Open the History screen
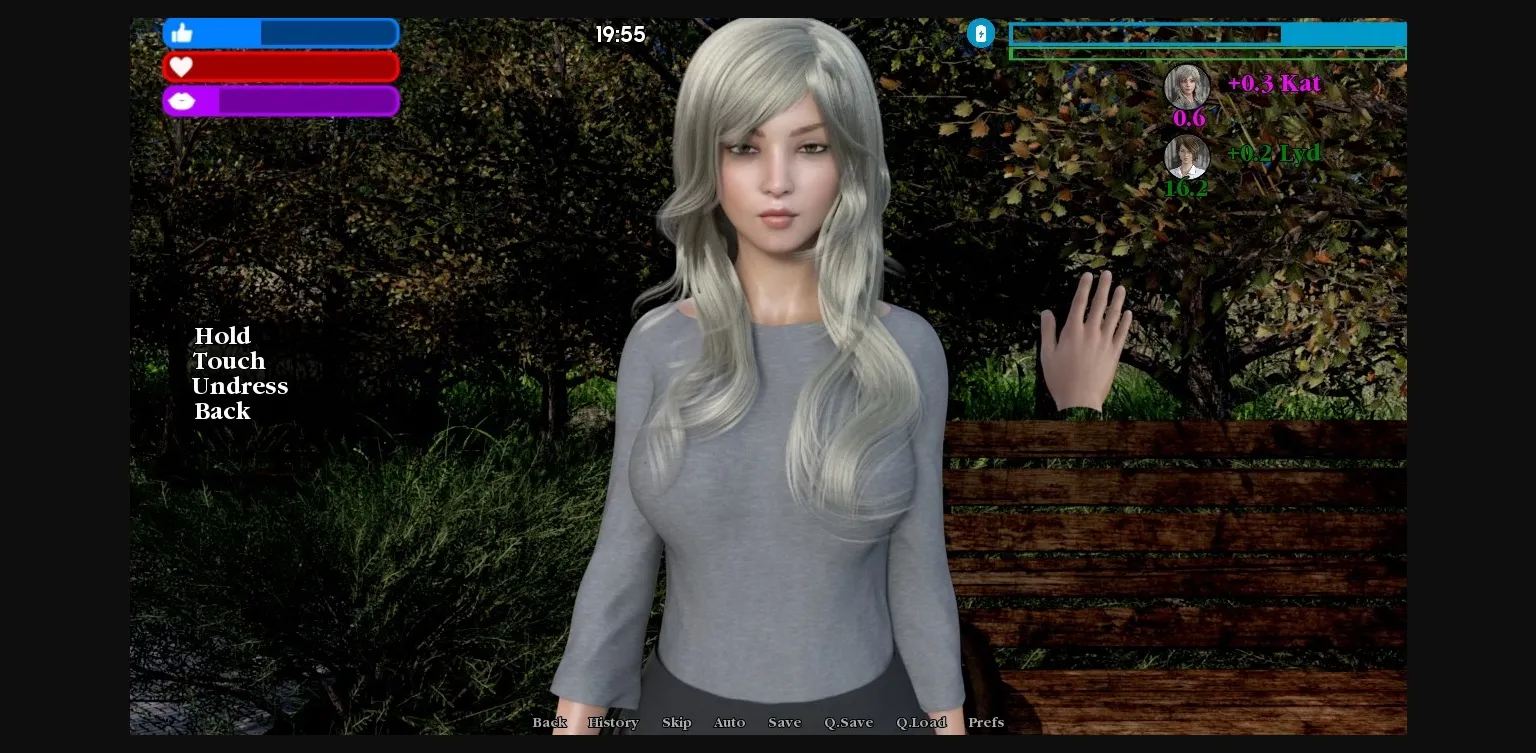Screen dimensions: 1536x753 pos(613,722)
